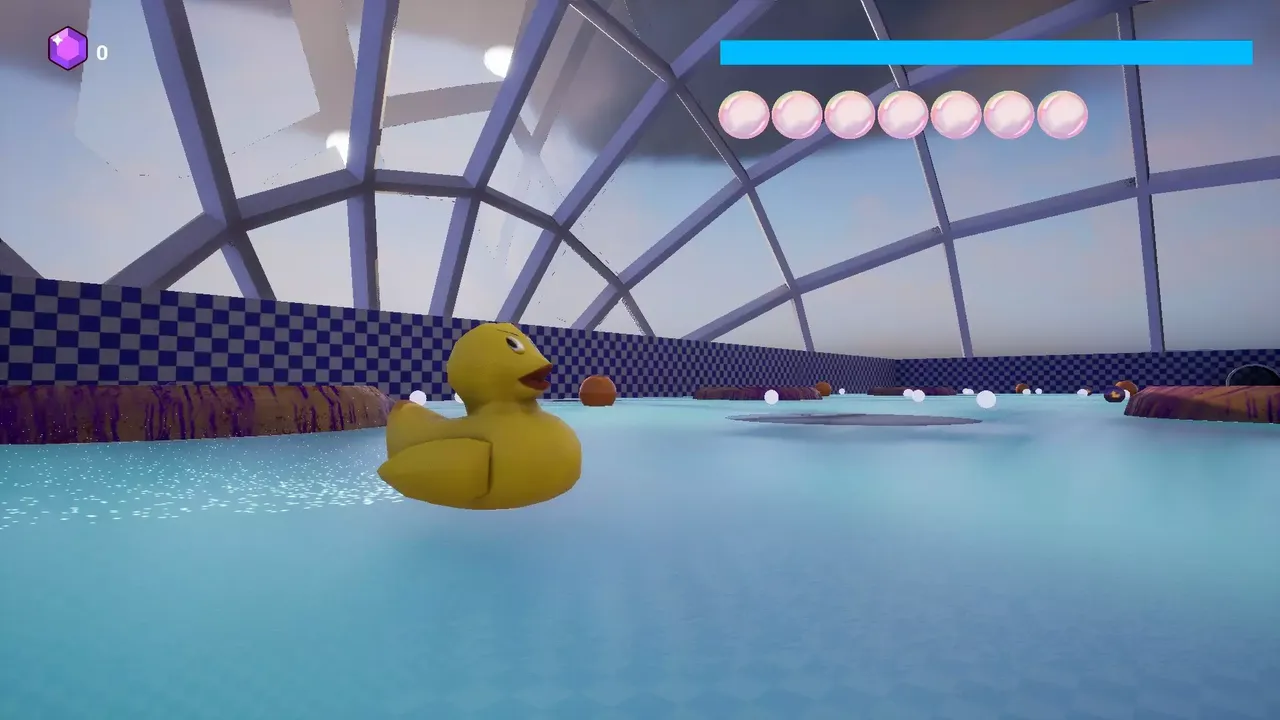Click the second pink pearl orb
Screen dimensions: 1280x720
coord(795,114)
